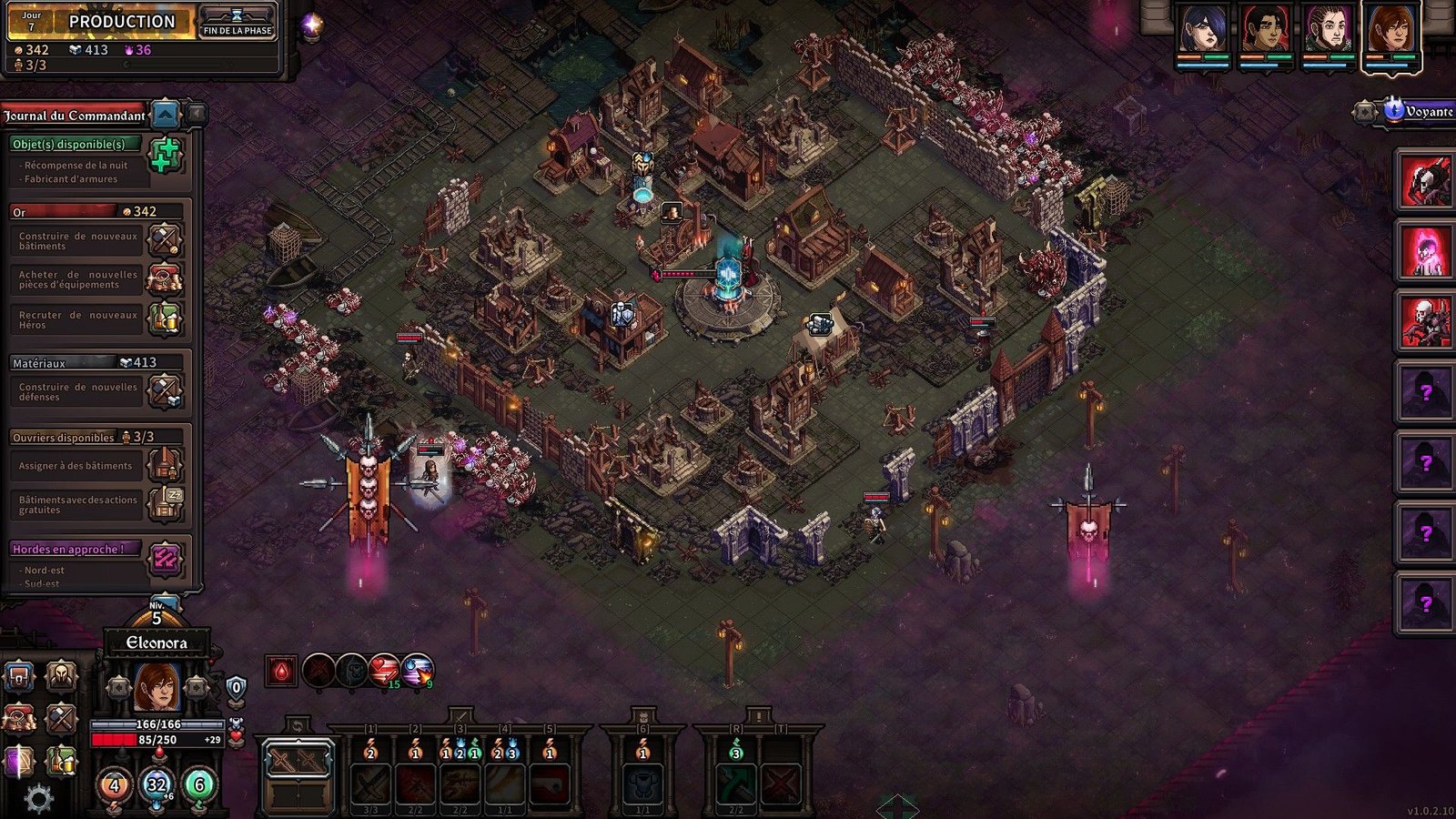Image resolution: width=1456 pixels, height=819 pixels.
Task: Expand the Voyante panel
Action: tap(1364, 112)
